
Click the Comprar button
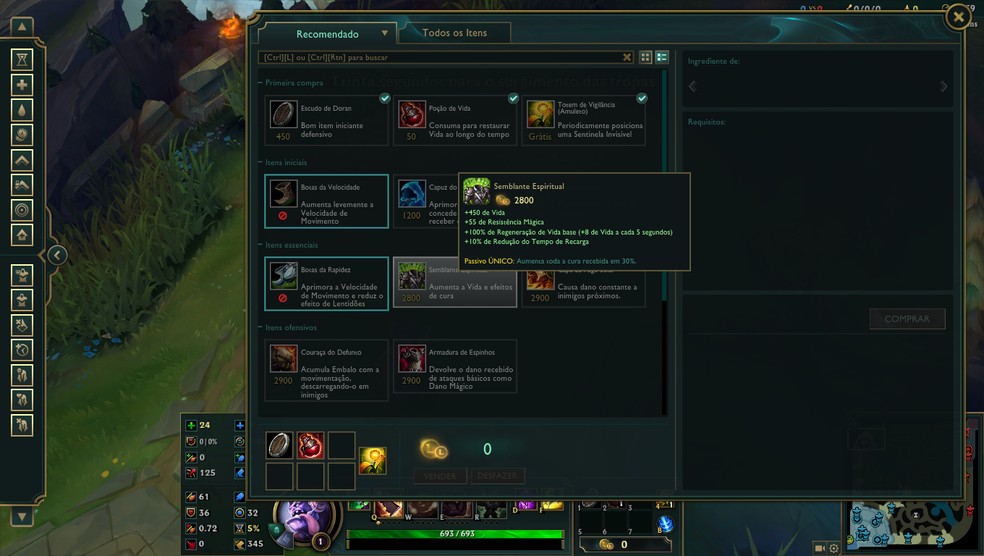pos(906,319)
